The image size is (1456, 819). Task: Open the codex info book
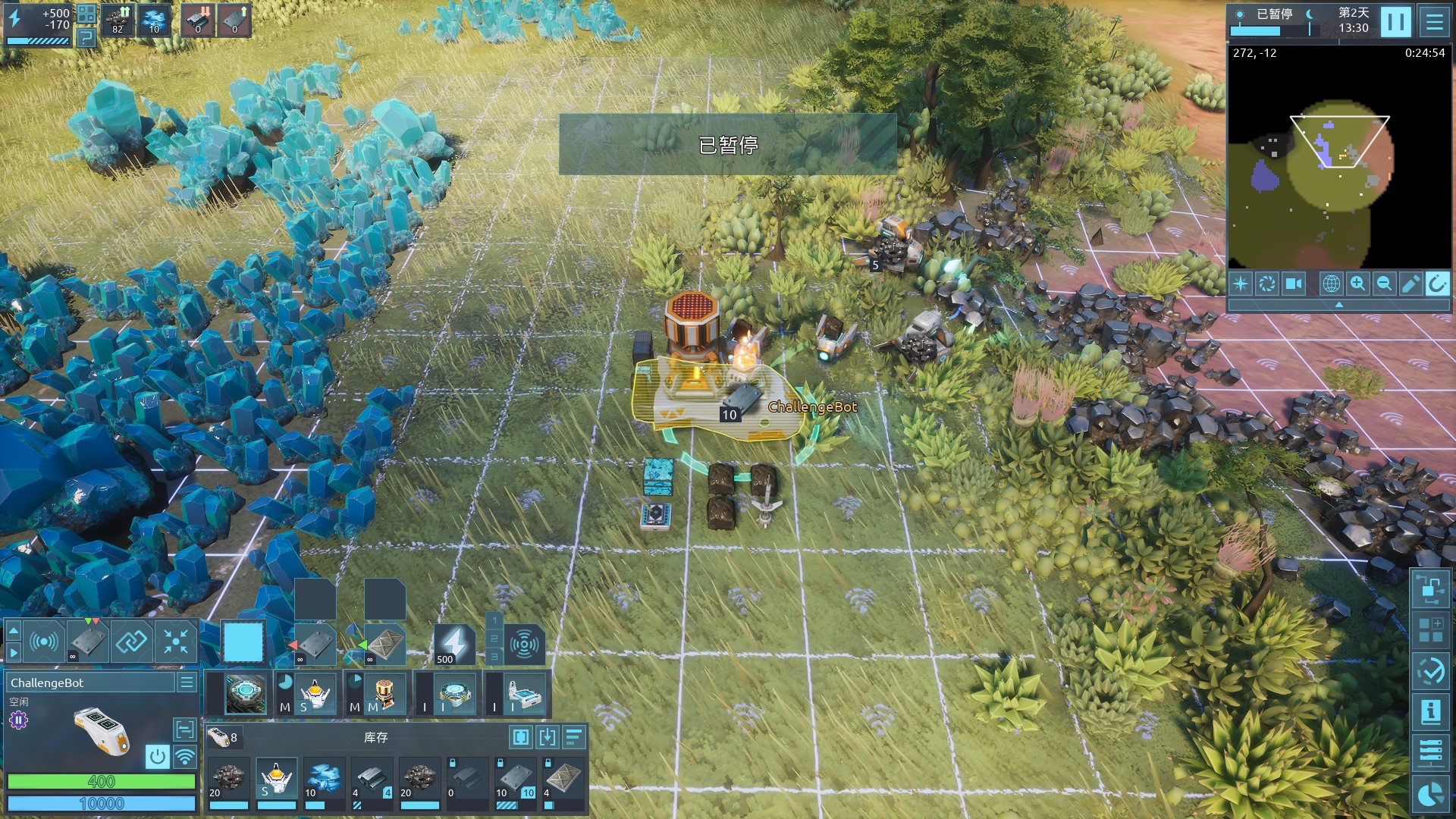1430,711
